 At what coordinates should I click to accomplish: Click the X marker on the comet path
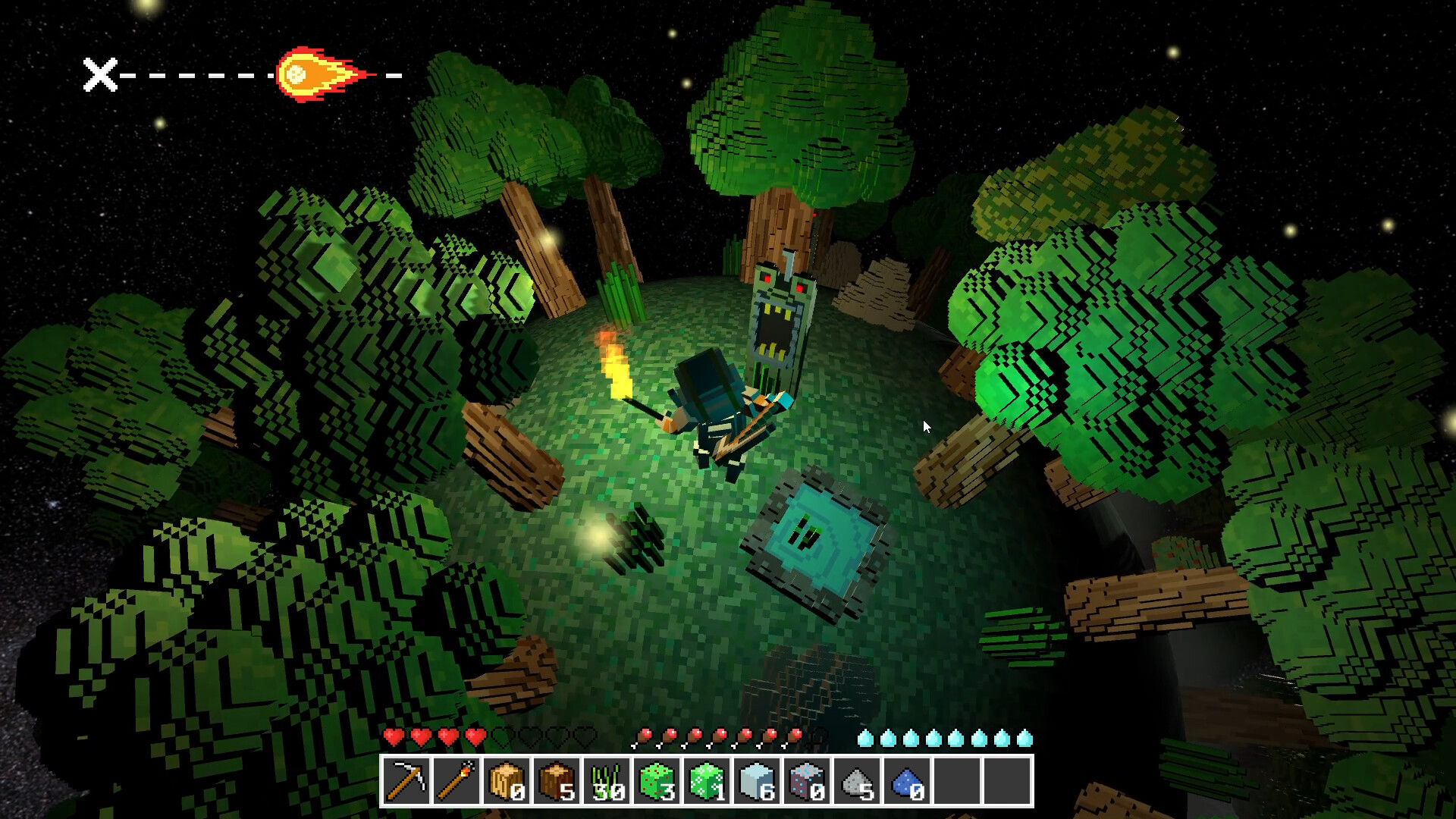point(99,74)
